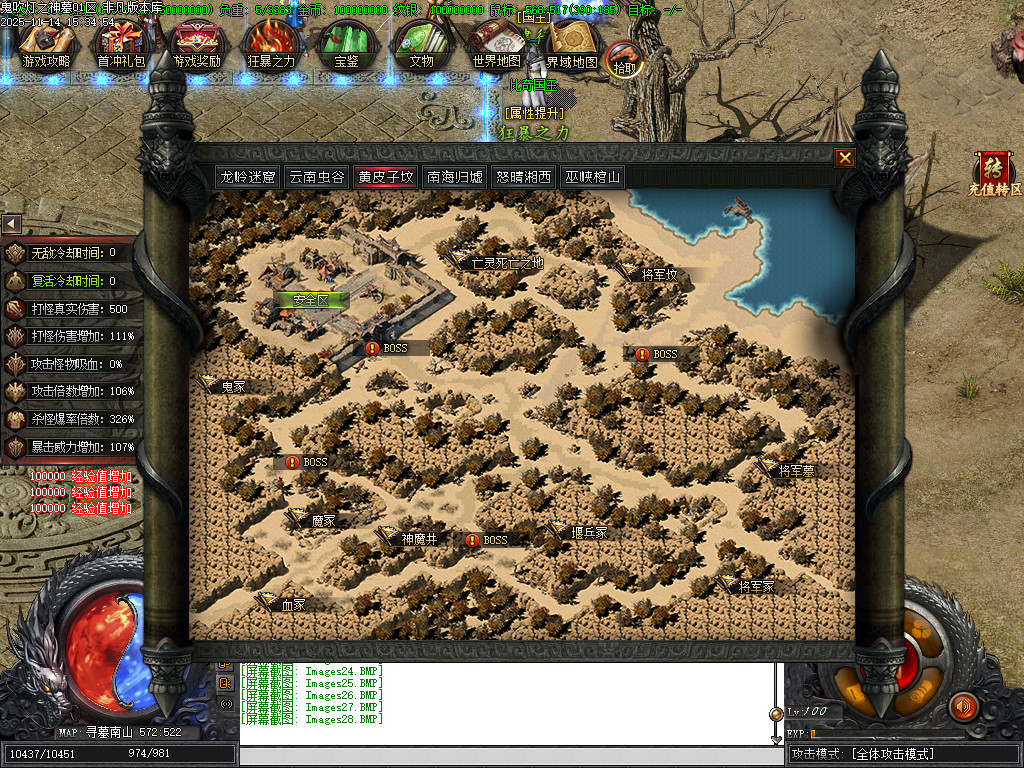The width and height of the screenshot is (1024, 768).
Task: Click the 将军墓 map marker
Action: (796, 470)
